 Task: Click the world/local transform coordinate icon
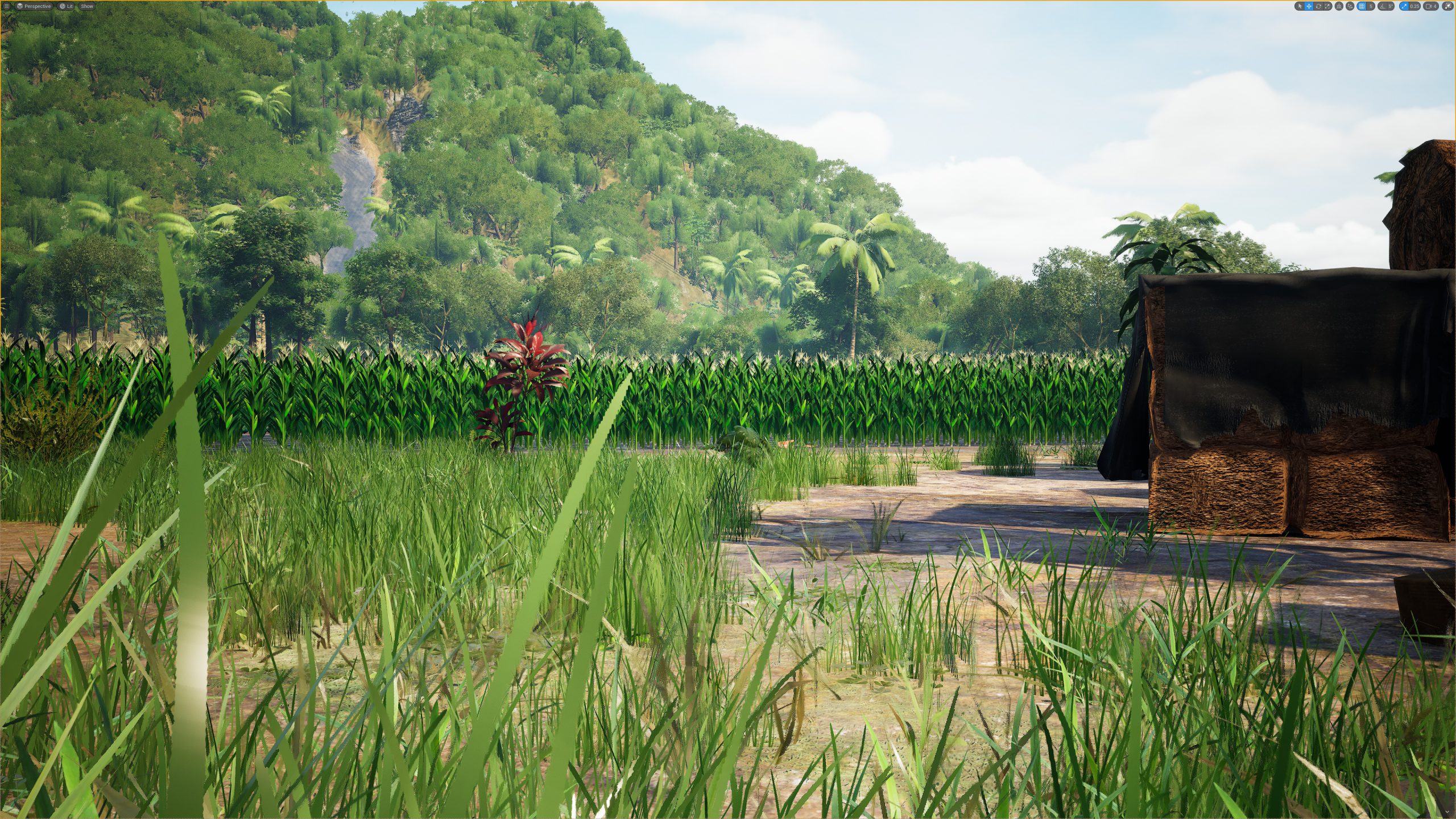click(1339, 6)
